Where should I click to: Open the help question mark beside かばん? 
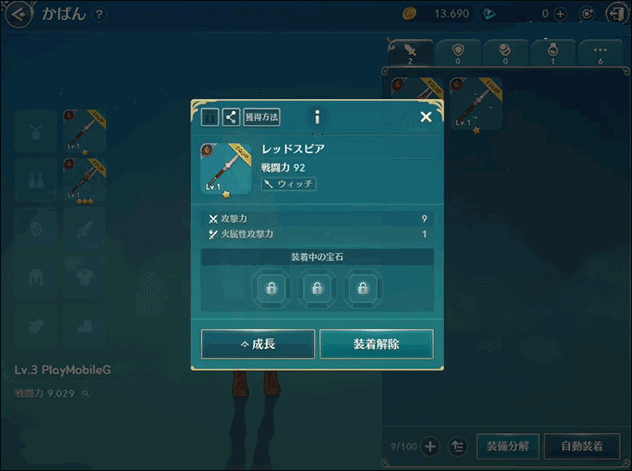coord(99,14)
